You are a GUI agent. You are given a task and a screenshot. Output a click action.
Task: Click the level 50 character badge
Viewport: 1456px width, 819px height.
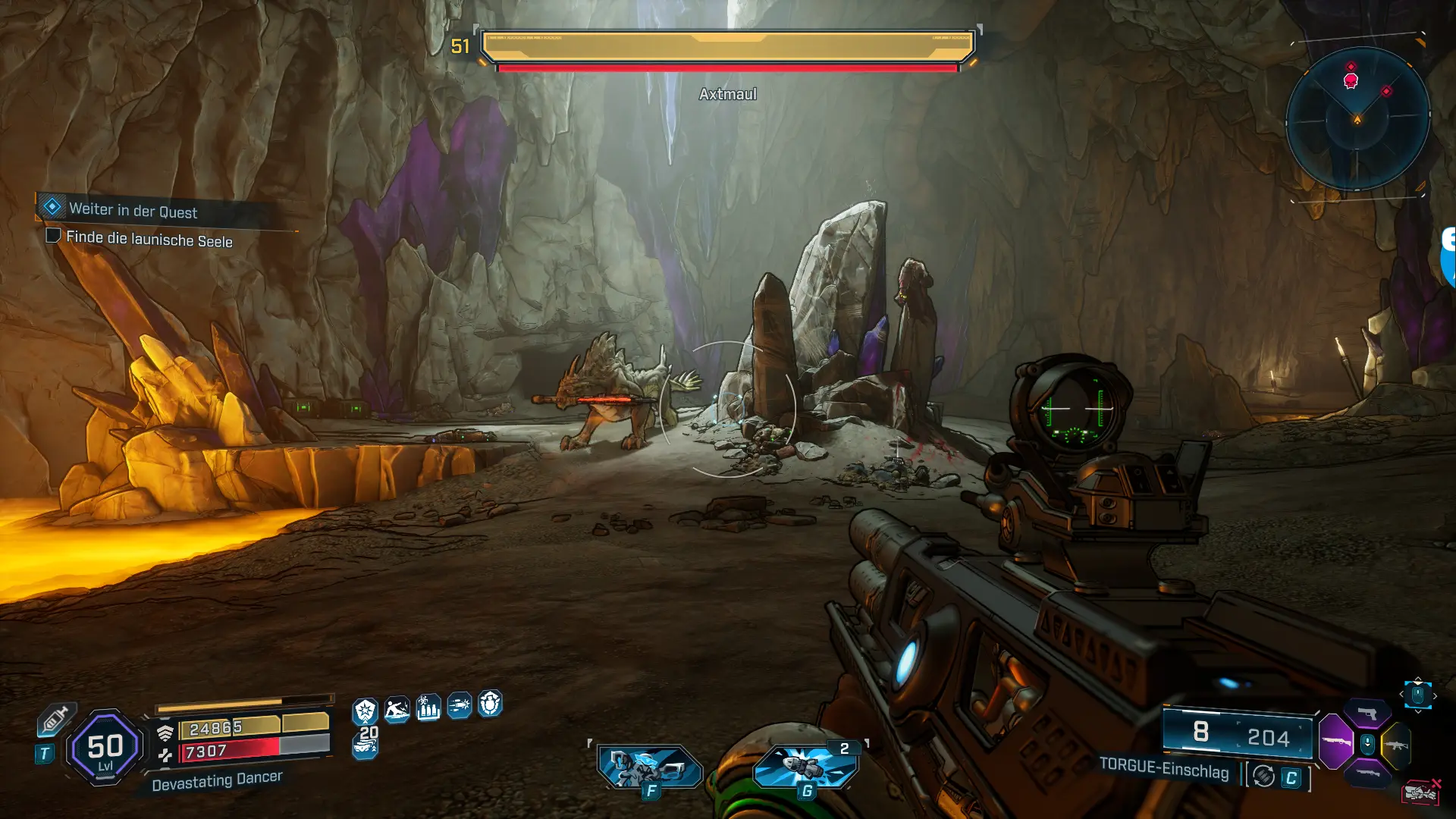tap(105, 748)
